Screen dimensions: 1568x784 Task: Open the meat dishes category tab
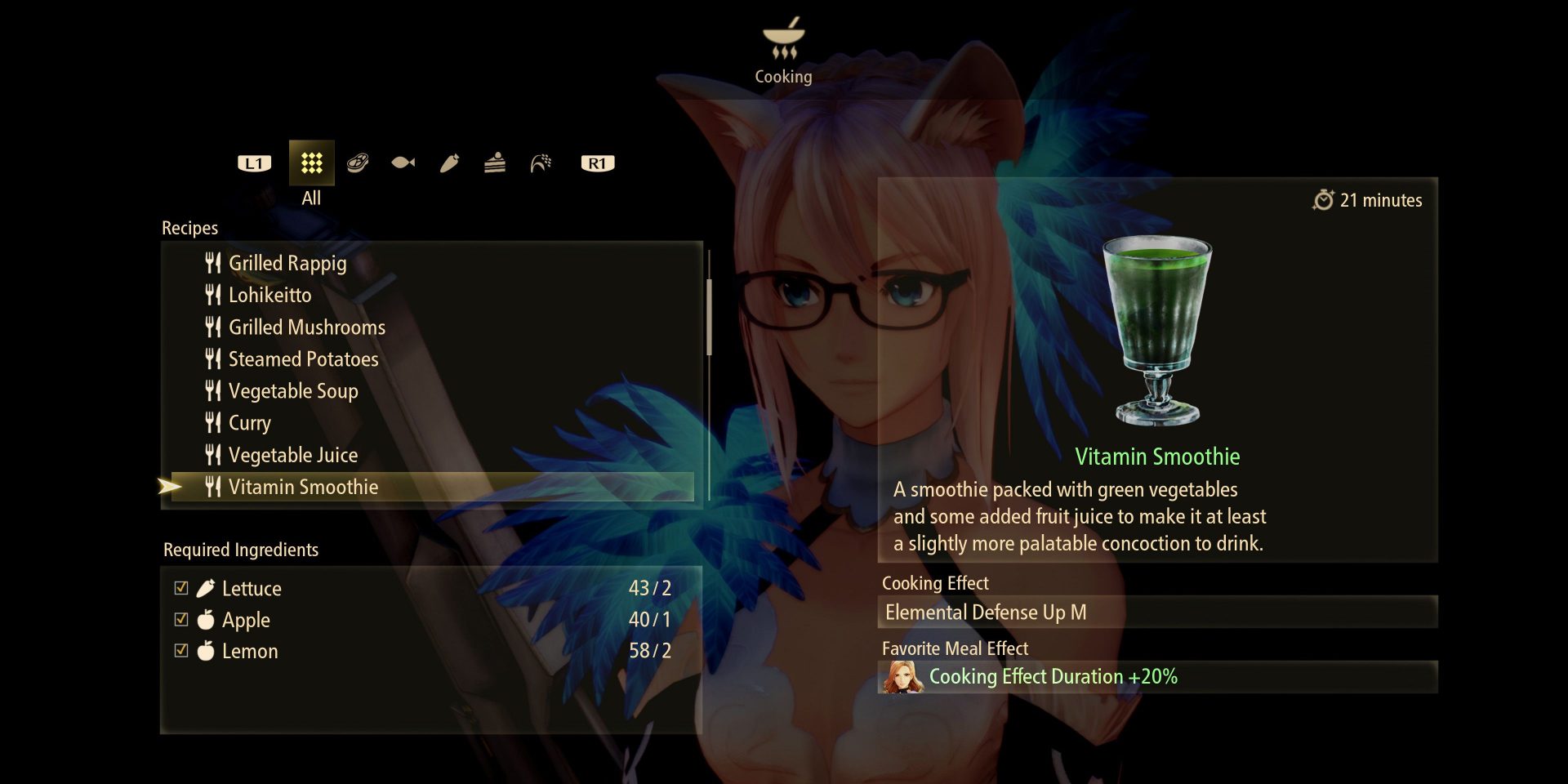[x=358, y=163]
